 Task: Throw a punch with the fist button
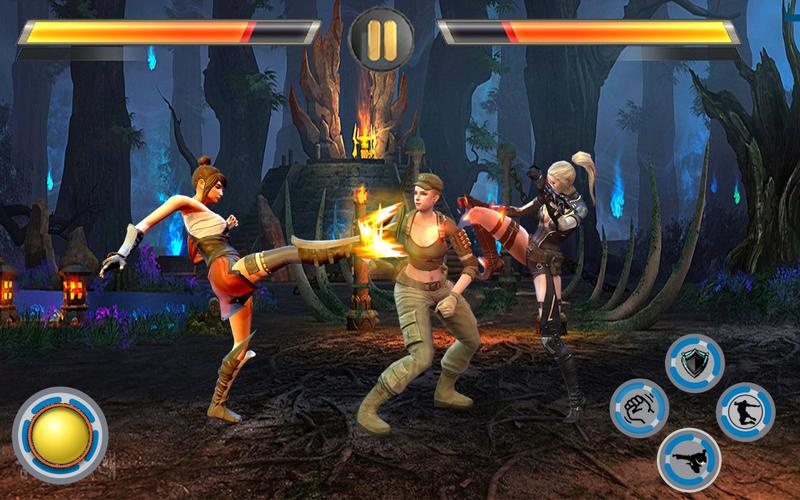click(x=639, y=409)
